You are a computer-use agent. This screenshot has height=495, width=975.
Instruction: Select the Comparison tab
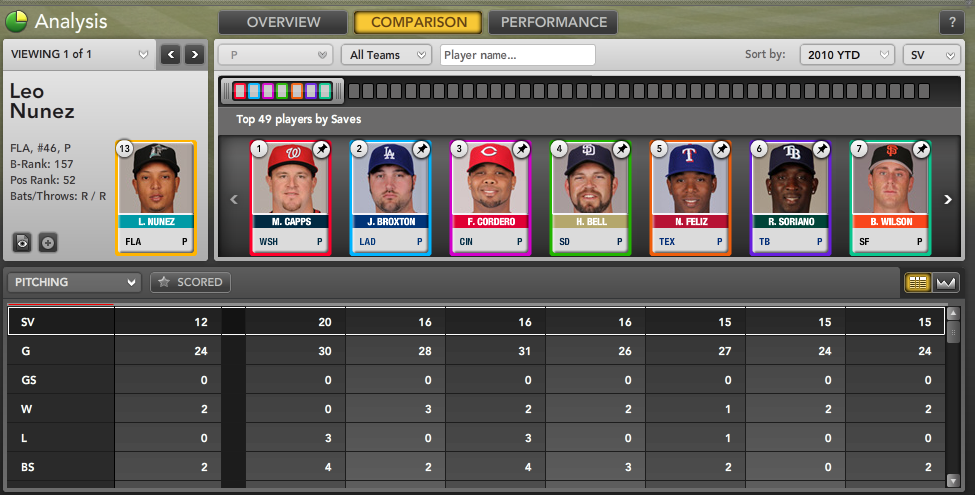point(418,22)
